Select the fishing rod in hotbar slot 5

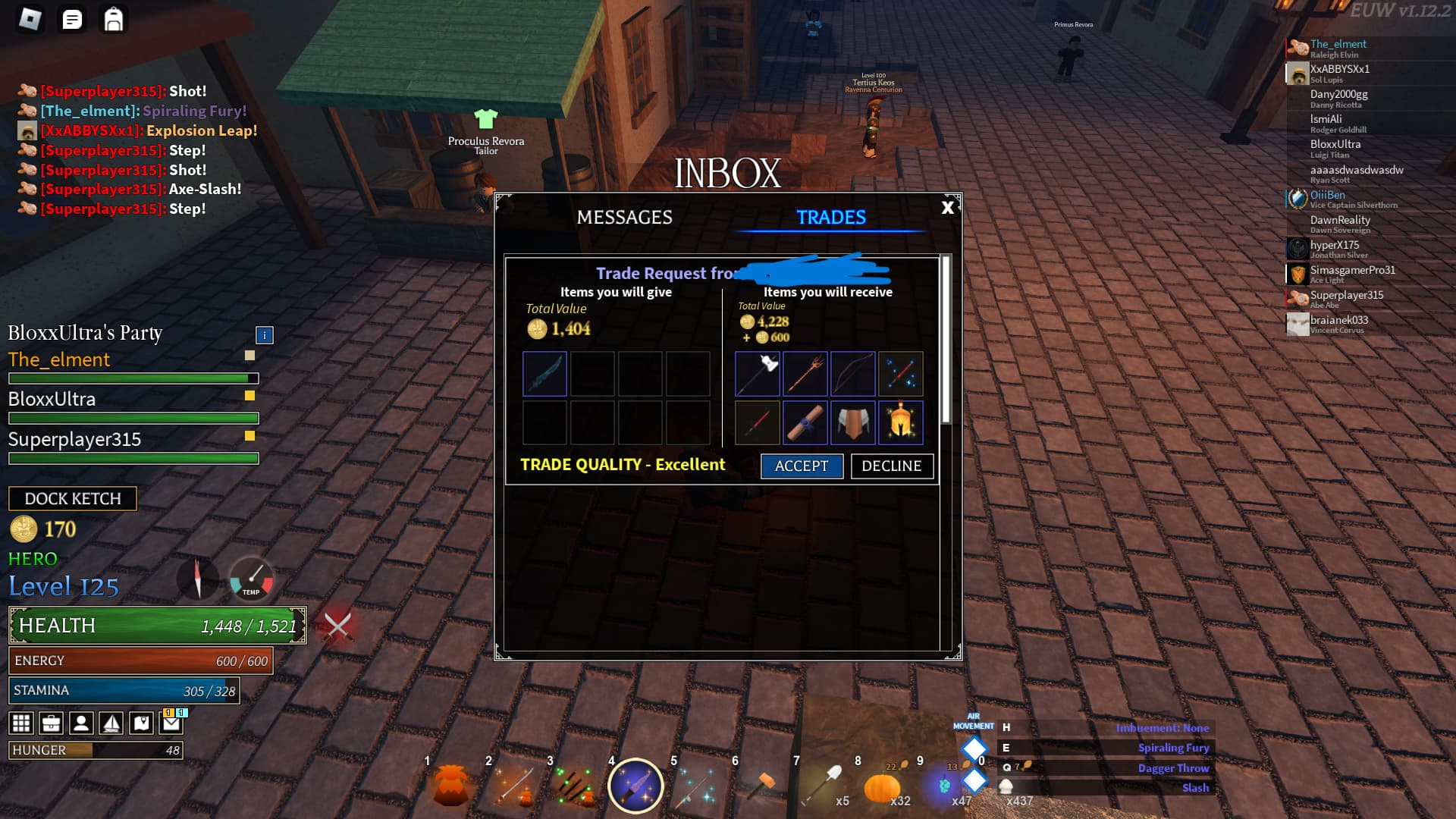click(695, 786)
